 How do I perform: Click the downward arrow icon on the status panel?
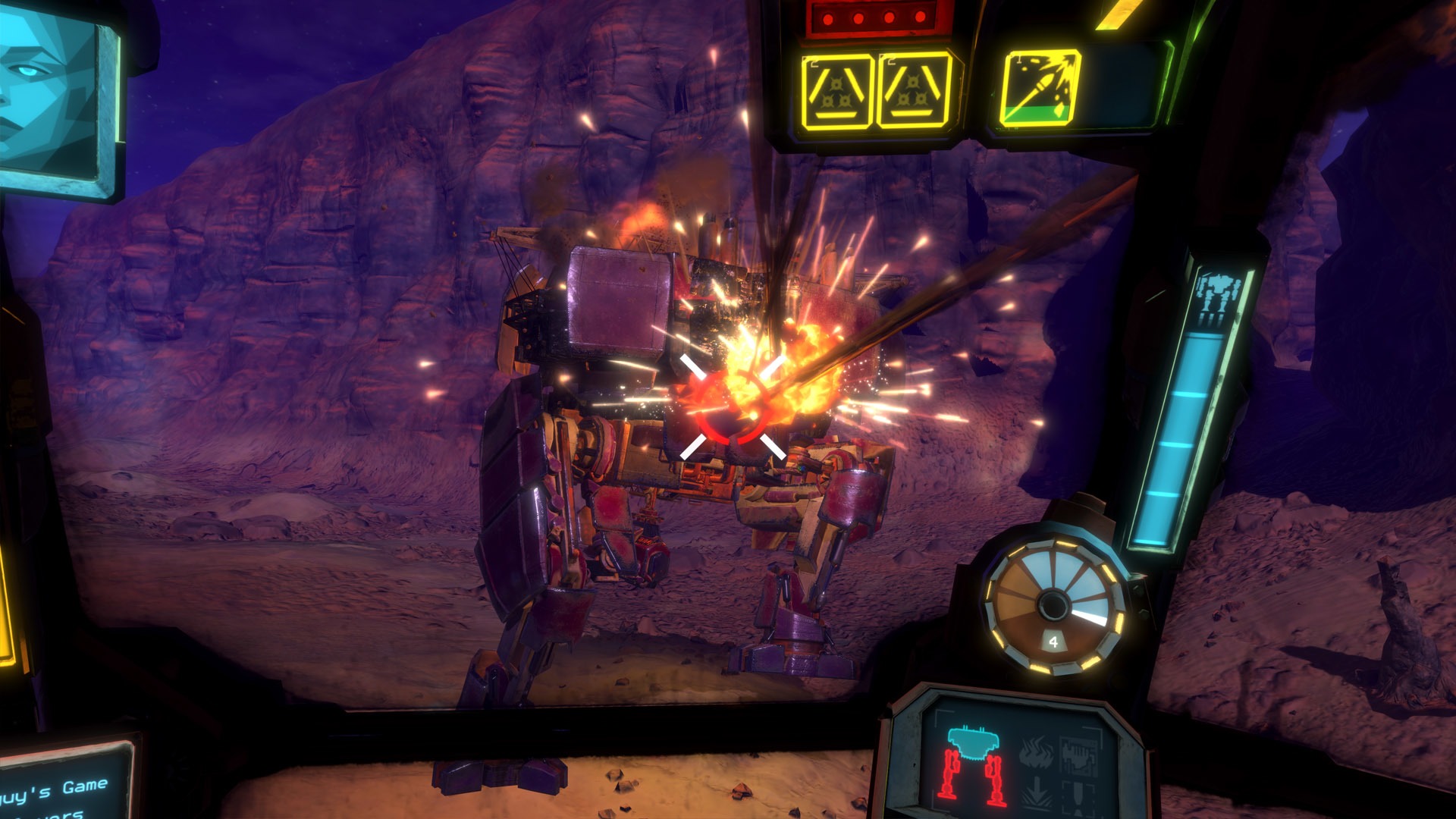click(x=1035, y=792)
